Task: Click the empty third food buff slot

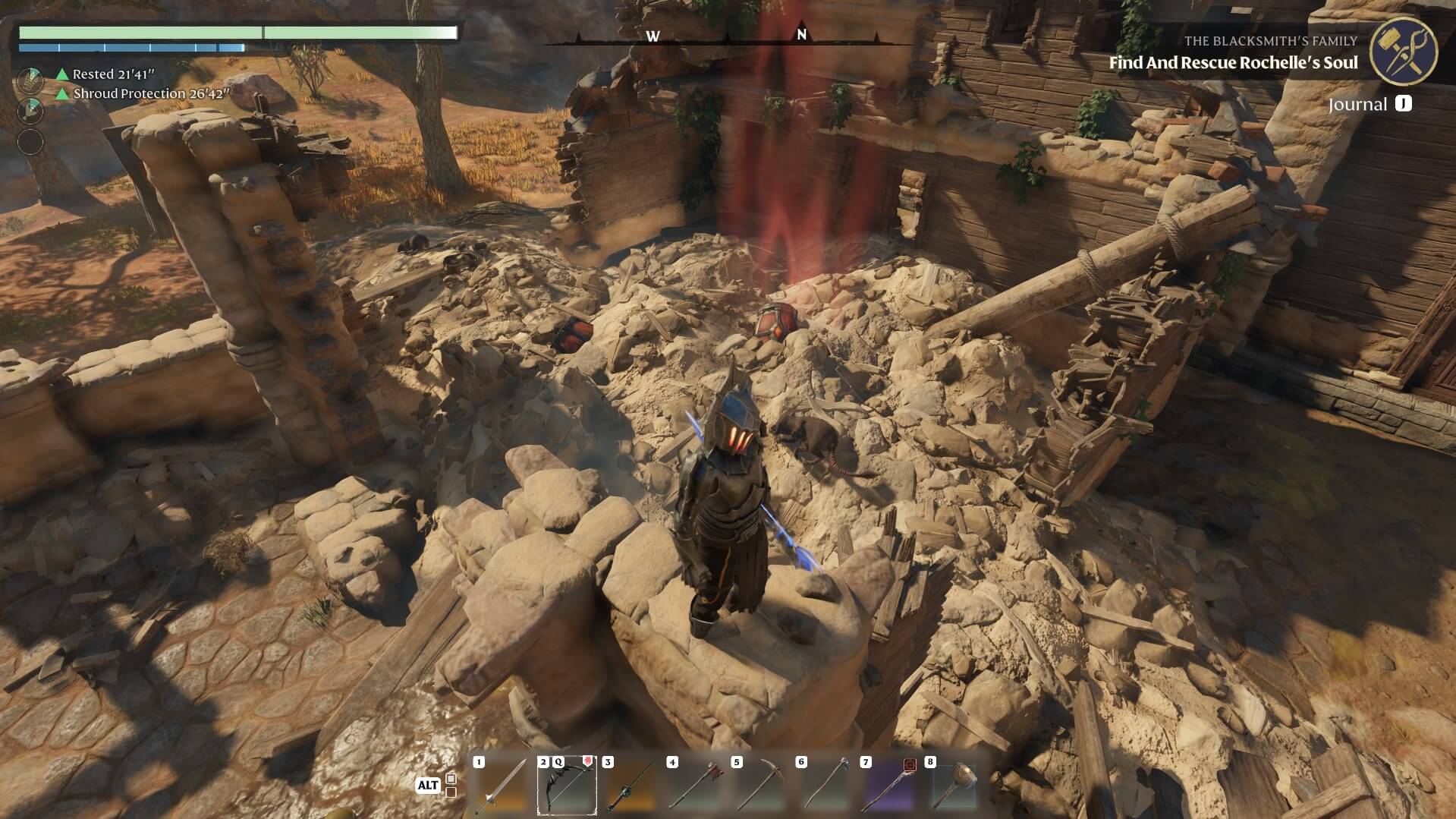Action: point(30,142)
